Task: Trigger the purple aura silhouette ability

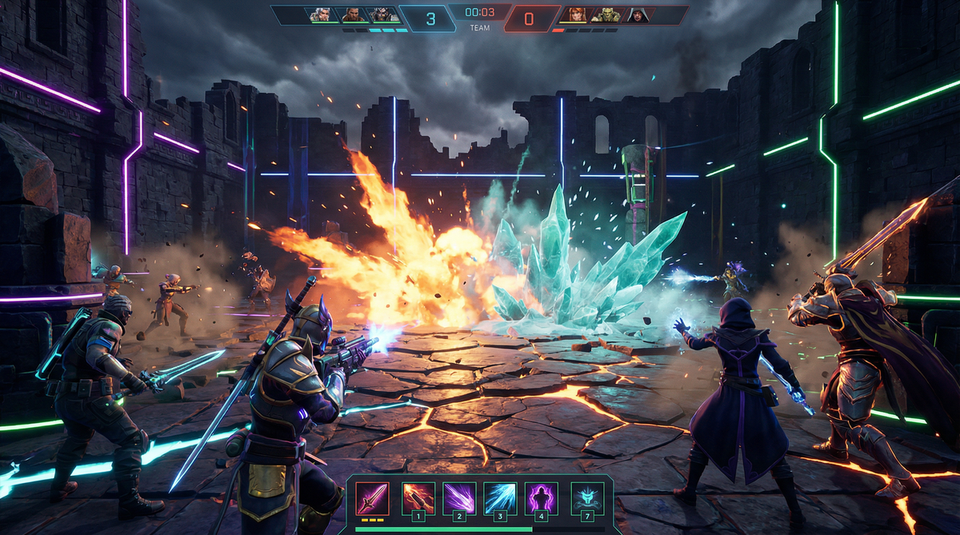Action: pos(541,497)
